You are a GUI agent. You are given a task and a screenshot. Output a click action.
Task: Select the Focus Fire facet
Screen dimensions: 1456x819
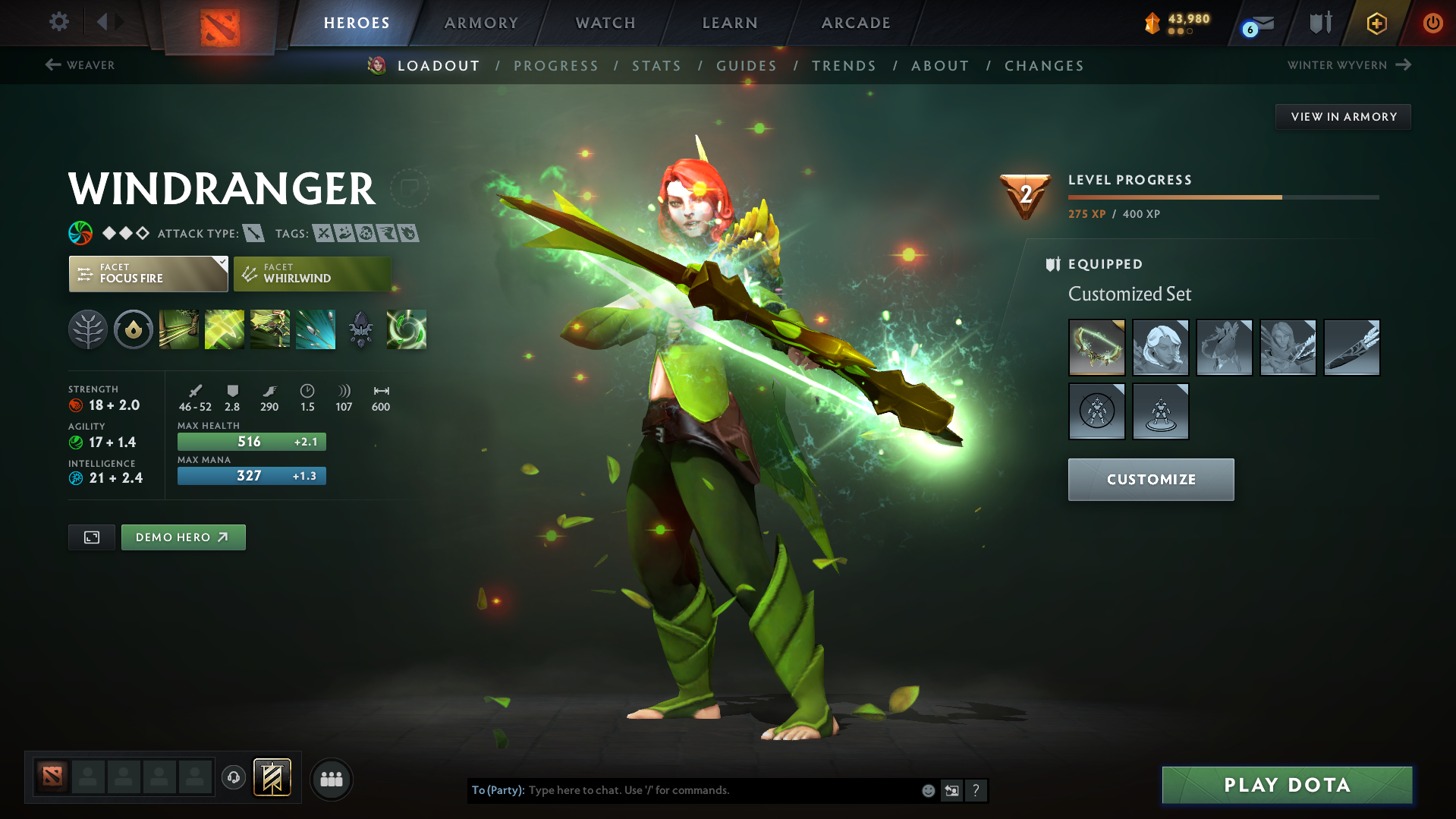[x=148, y=274]
